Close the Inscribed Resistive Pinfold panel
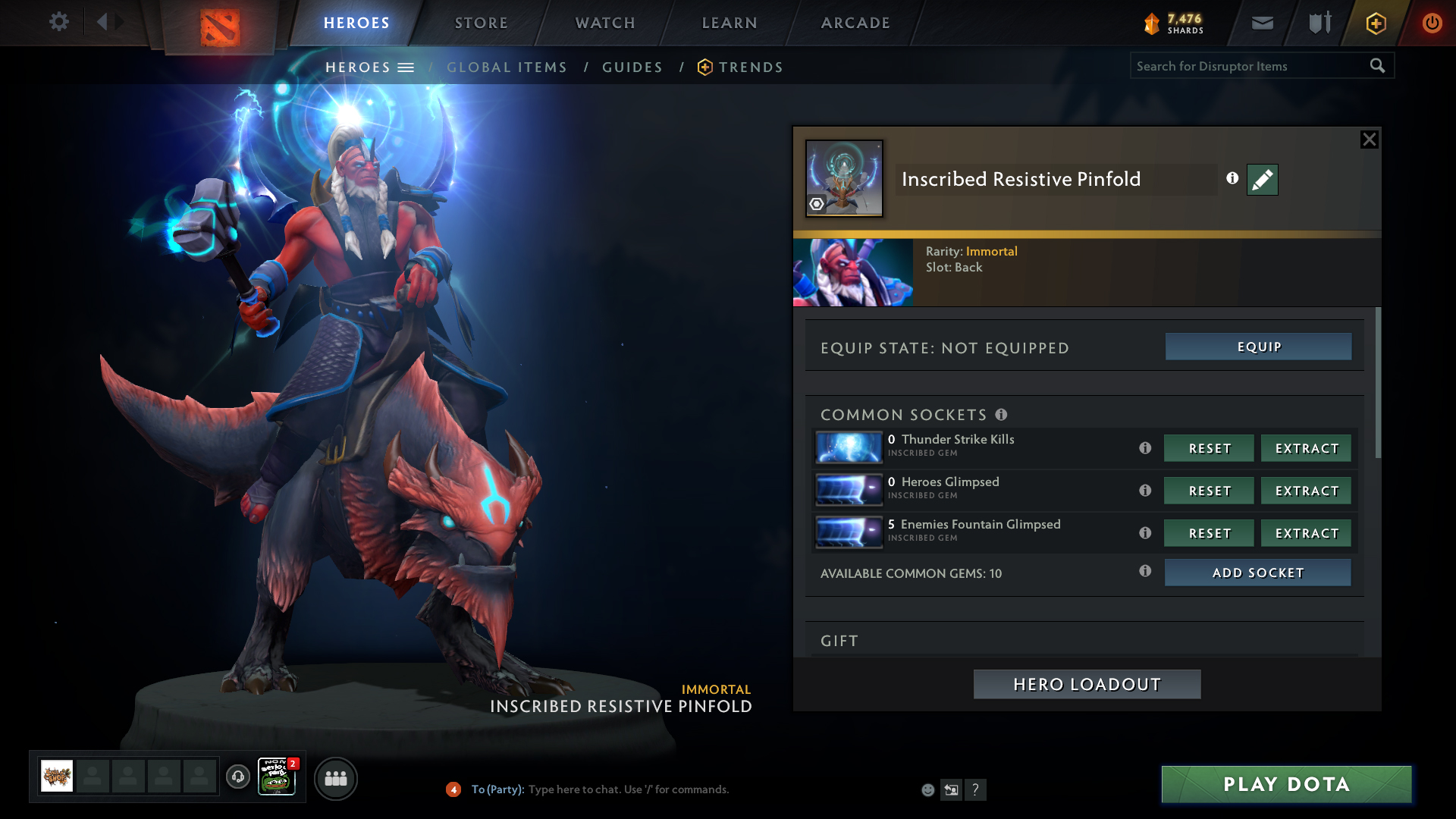1456x819 pixels. point(1369,140)
